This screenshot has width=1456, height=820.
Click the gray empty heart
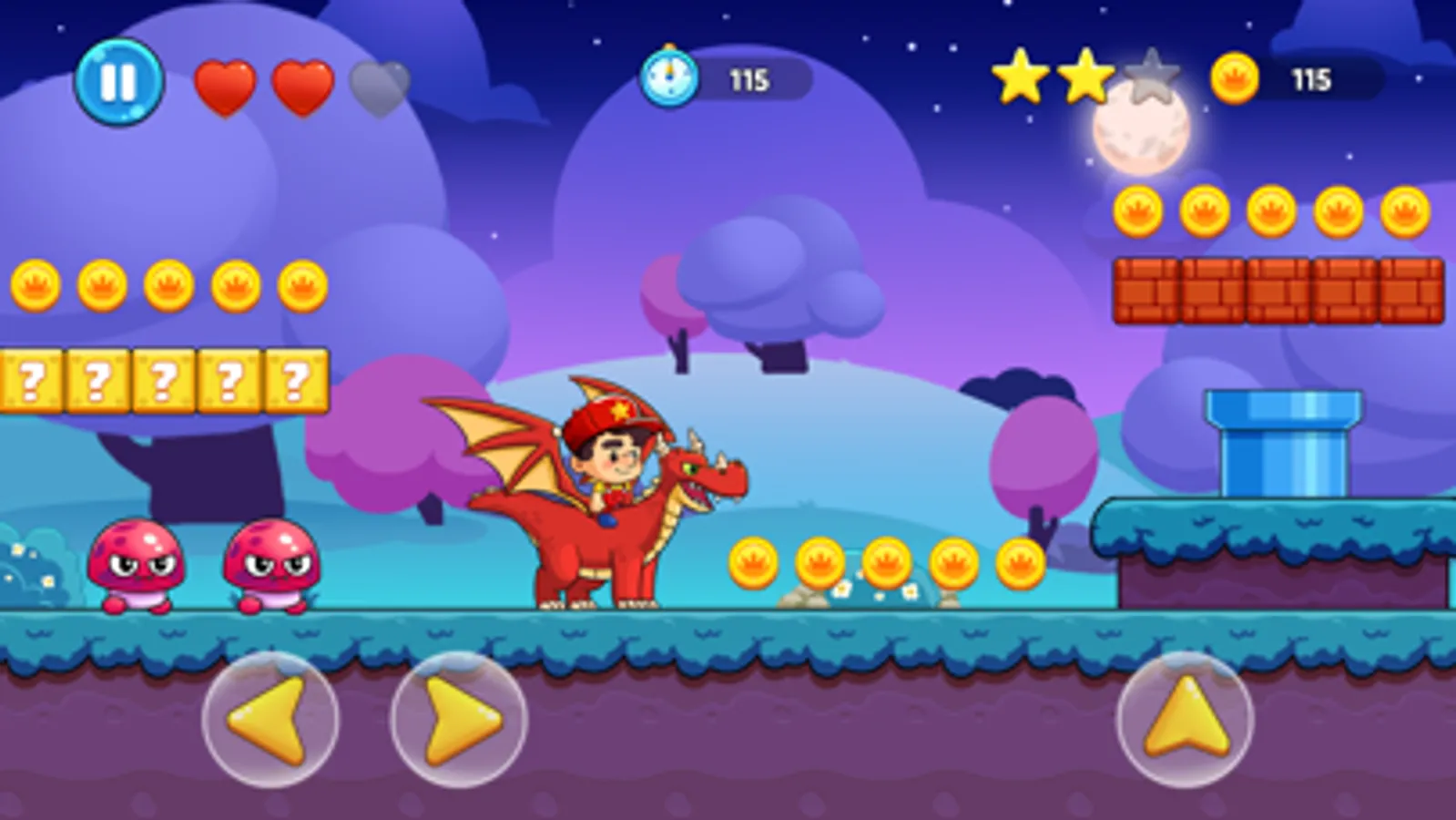pyautogui.click(x=378, y=87)
